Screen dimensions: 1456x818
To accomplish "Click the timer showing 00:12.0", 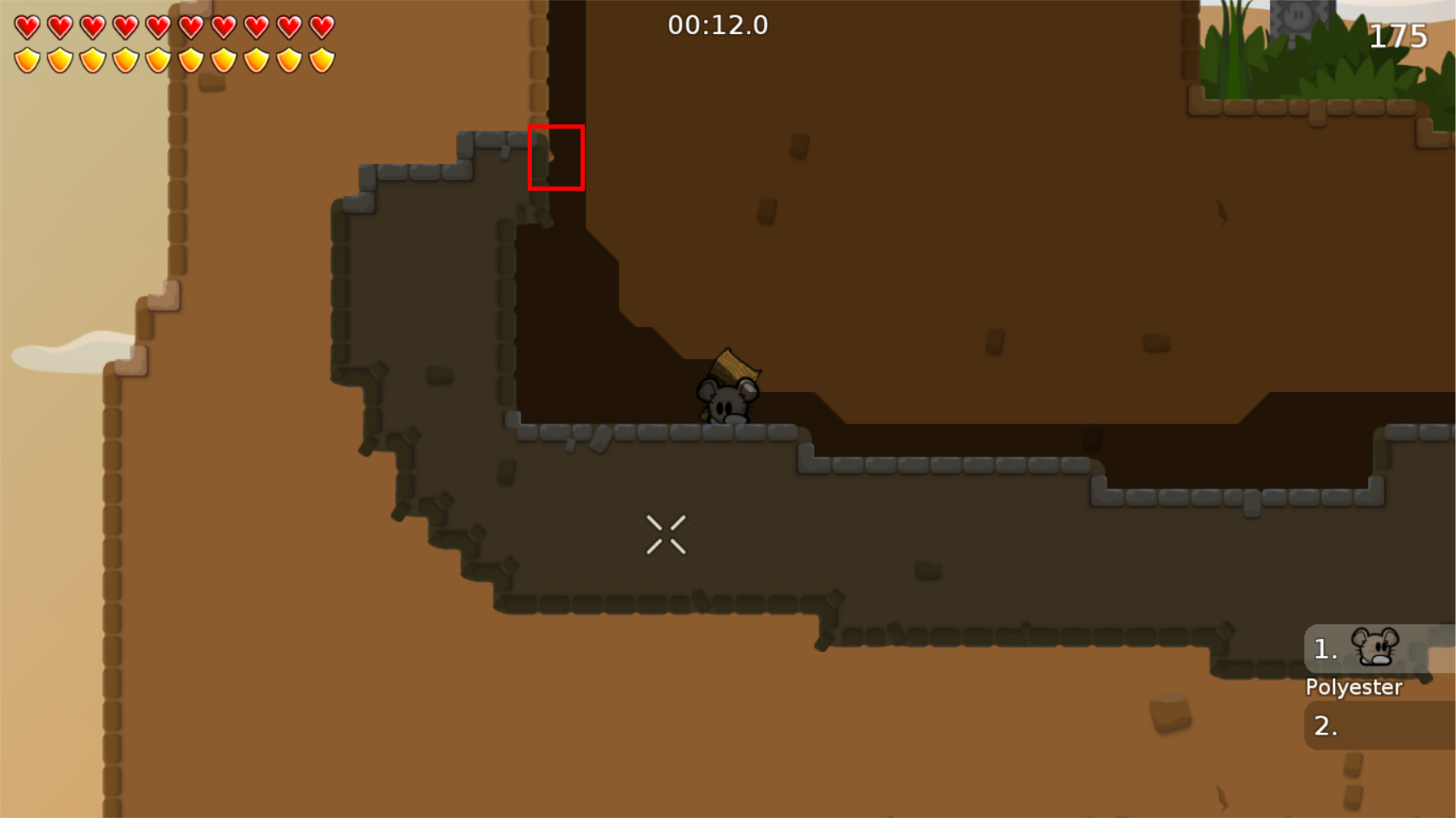I will pos(719,25).
